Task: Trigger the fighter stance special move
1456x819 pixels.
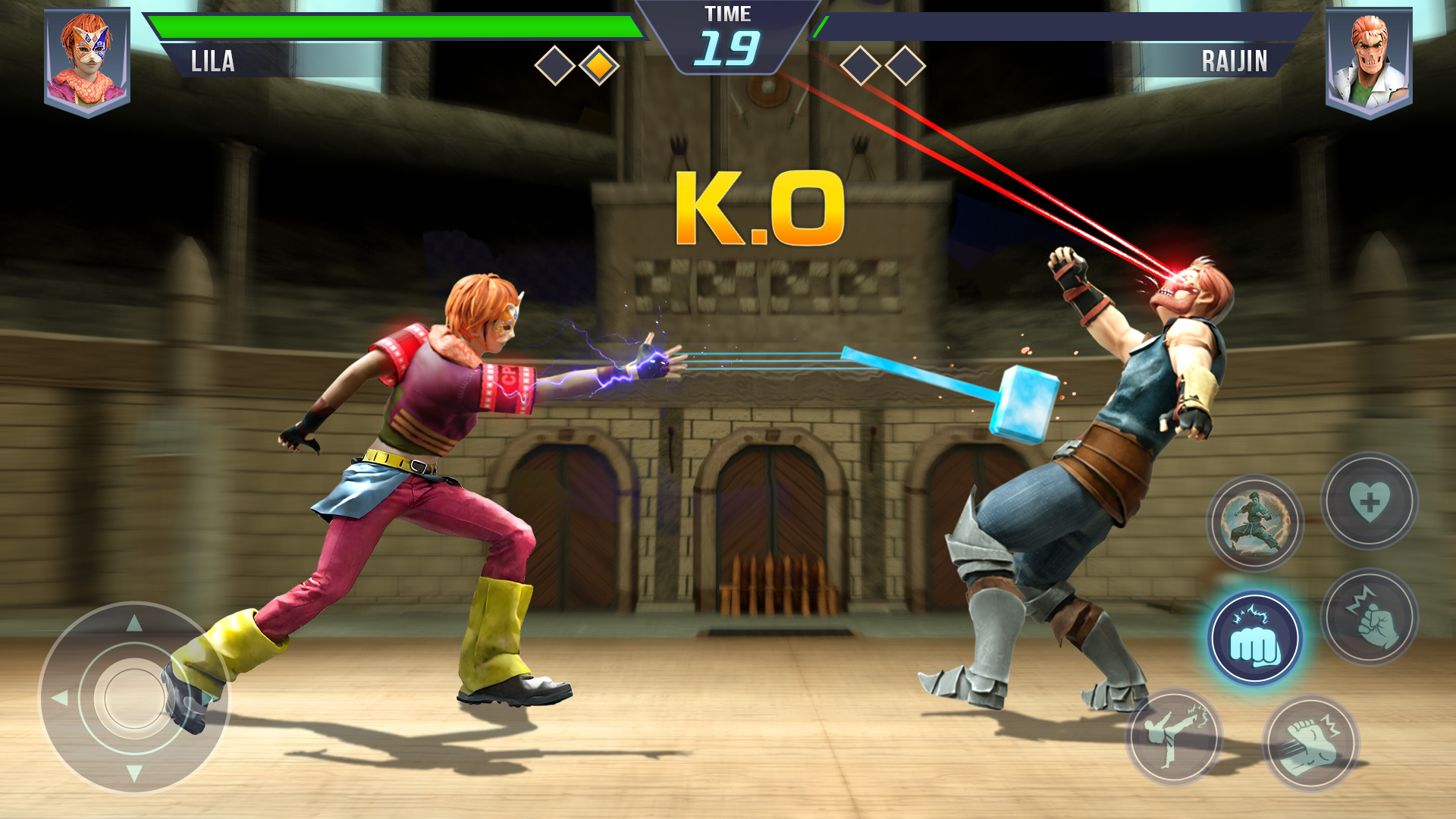Action: [1255, 522]
